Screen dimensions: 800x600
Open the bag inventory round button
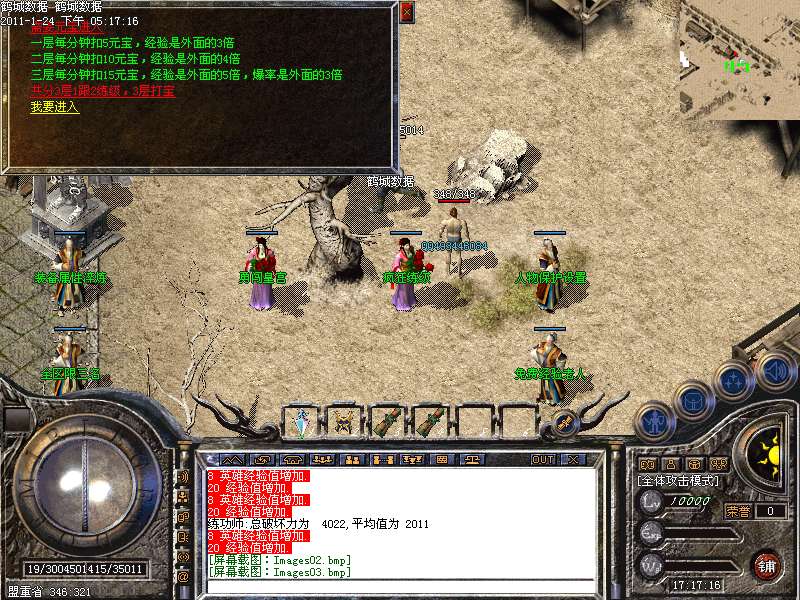(x=694, y=400)
